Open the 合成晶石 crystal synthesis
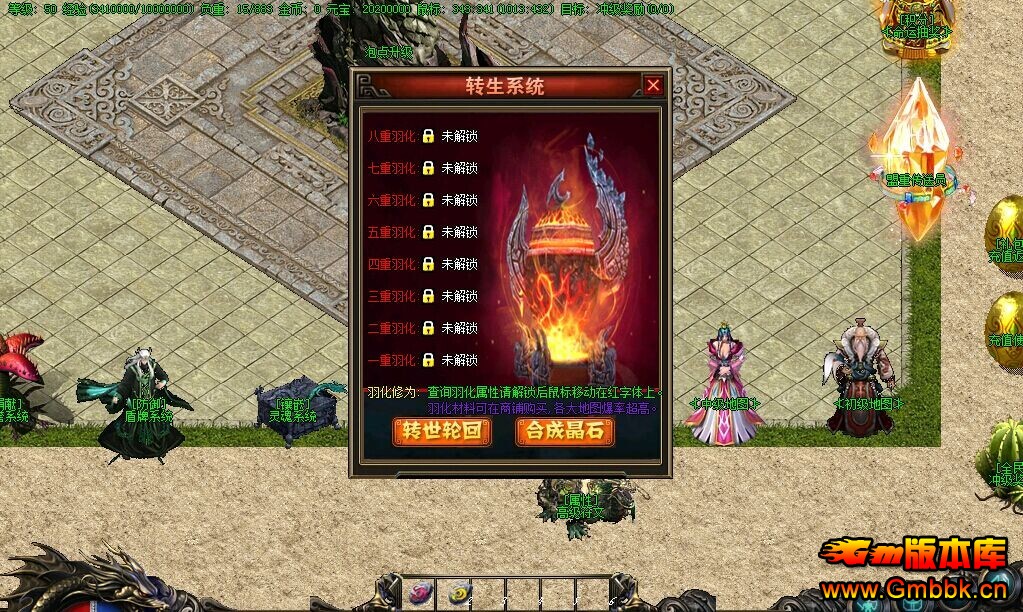 coord(565,431)
